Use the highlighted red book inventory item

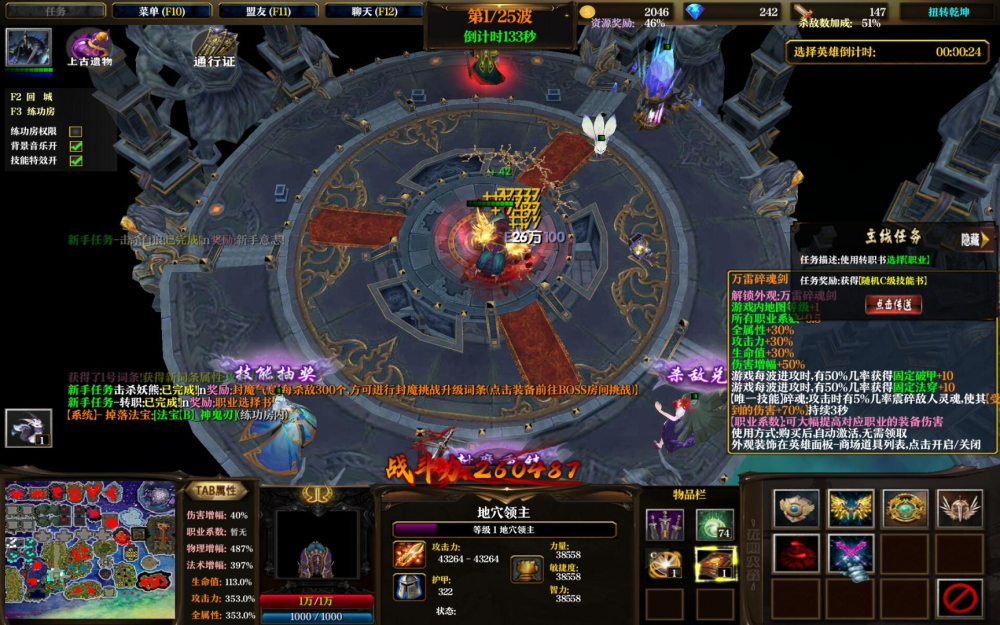(x=715, y=564)
